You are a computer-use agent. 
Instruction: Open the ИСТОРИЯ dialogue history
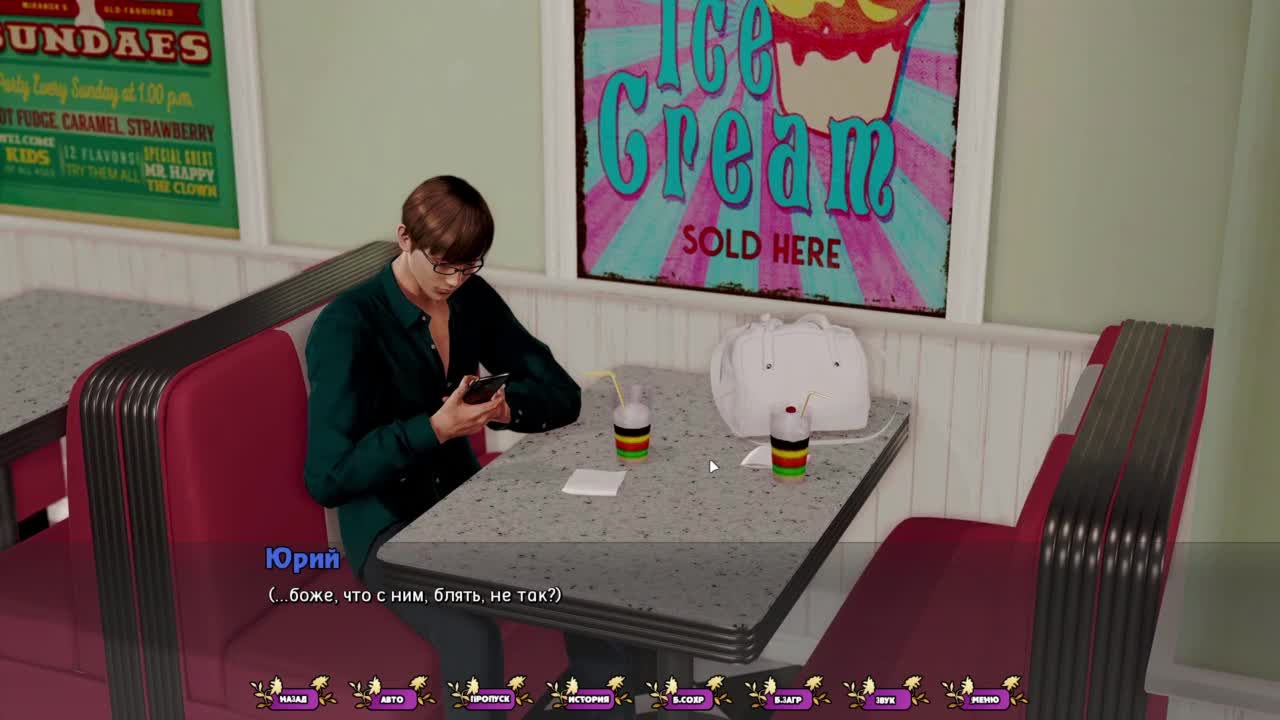[x=589, y=698]
